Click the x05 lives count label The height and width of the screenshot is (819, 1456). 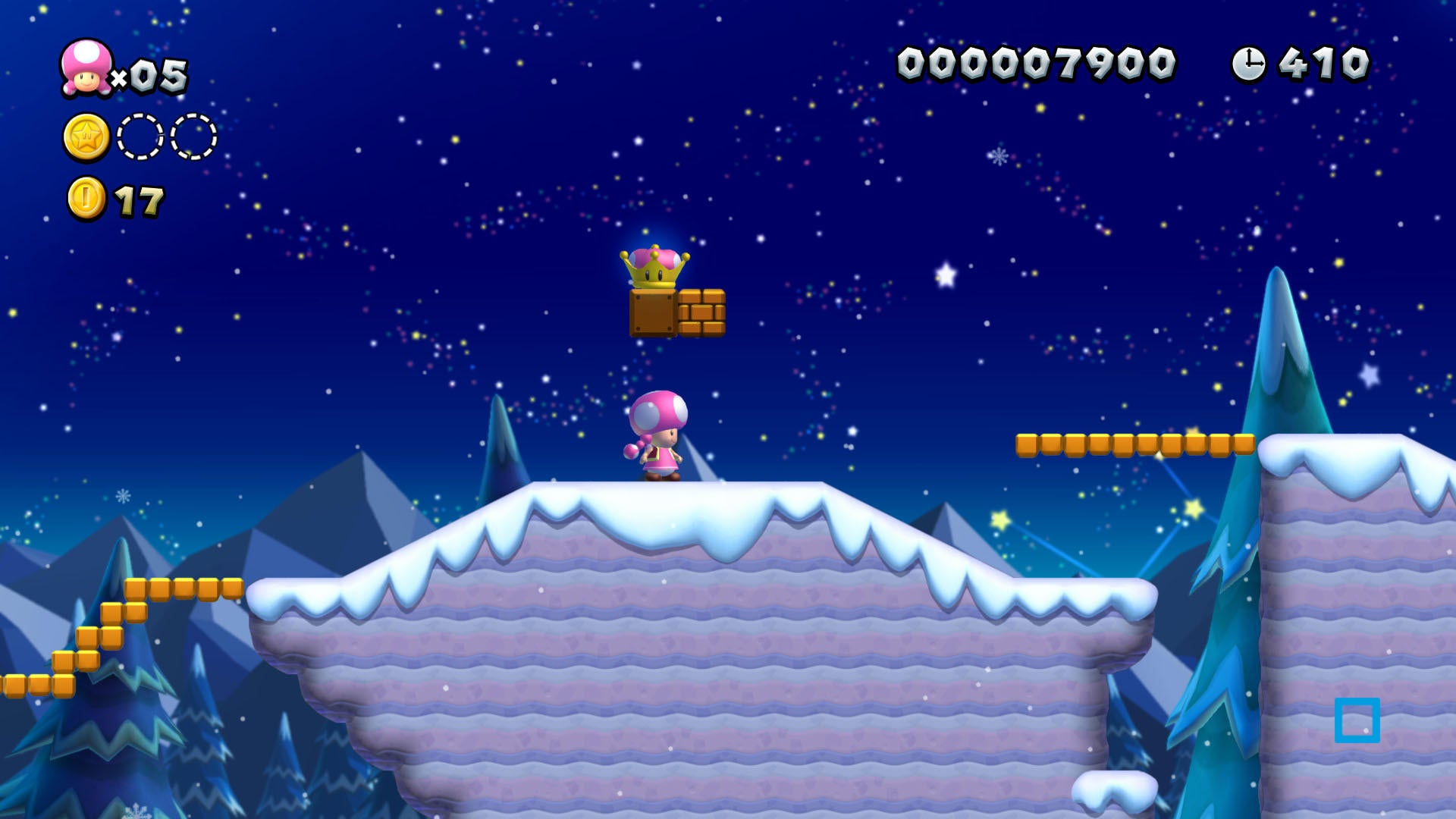[x=151, y=76]
